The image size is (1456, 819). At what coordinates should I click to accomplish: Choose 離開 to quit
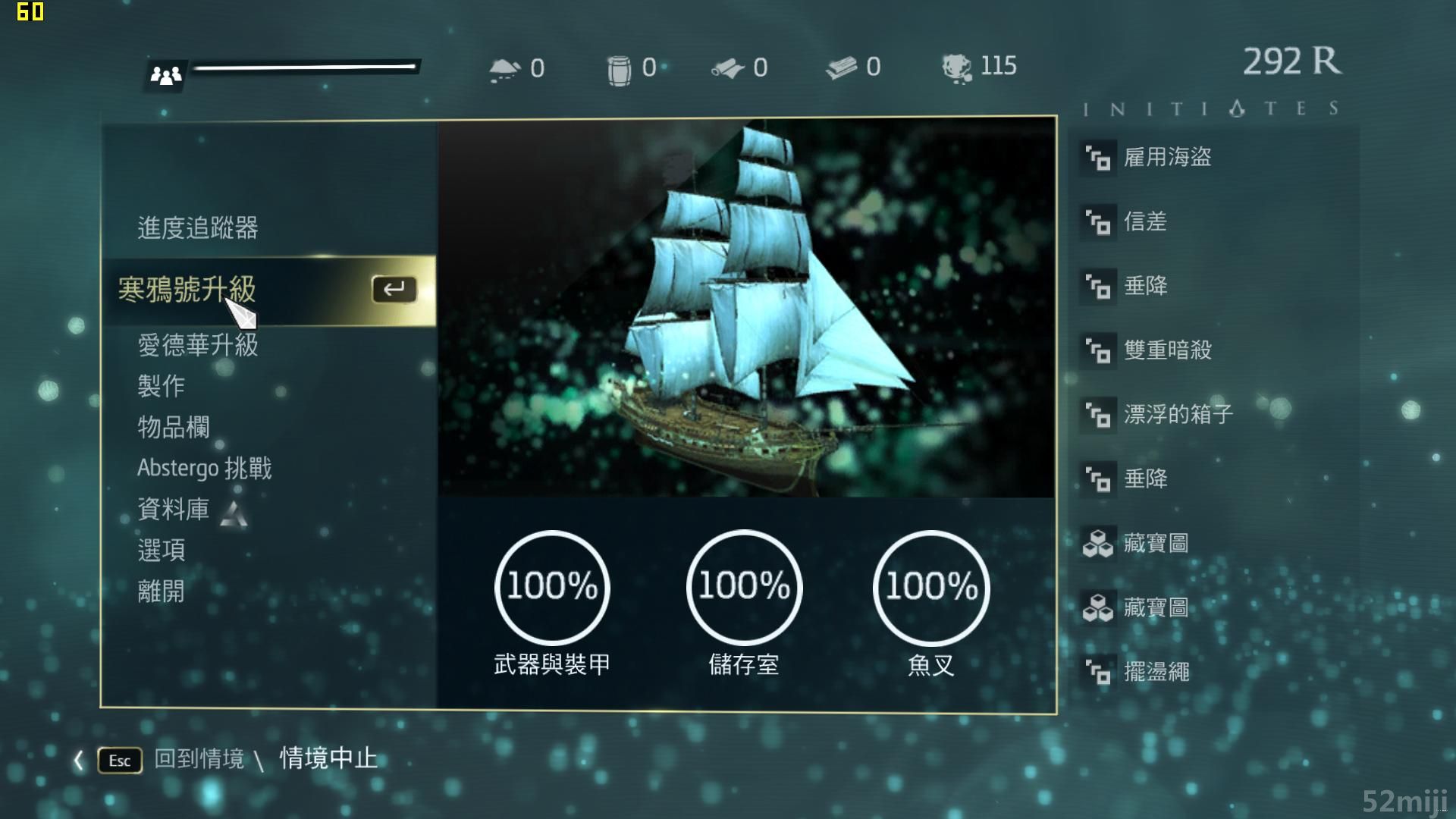point(161,591)
